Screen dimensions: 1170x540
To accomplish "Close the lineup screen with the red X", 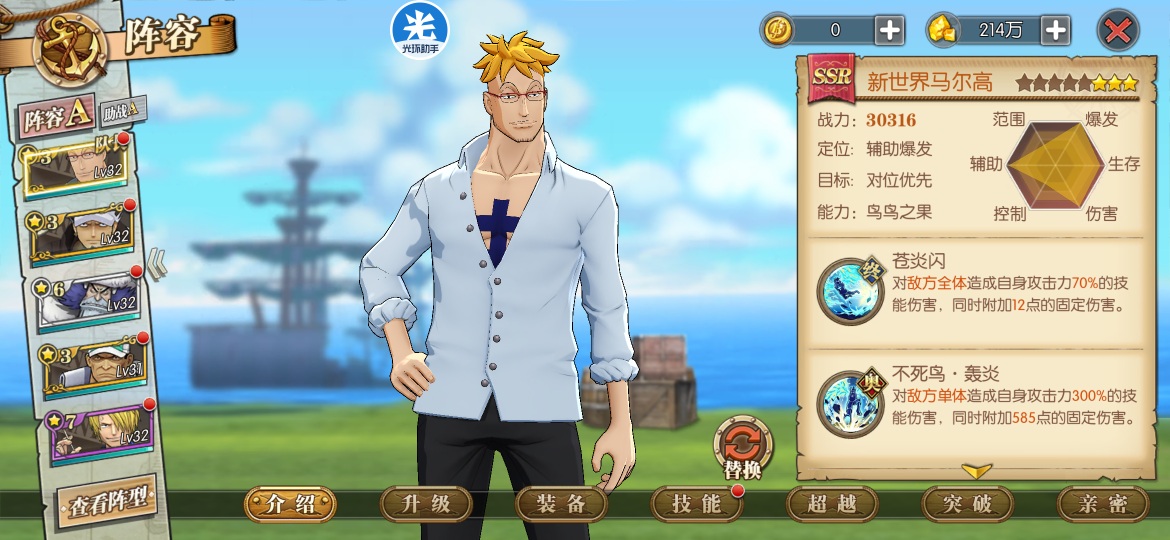I will pos(1117,30).
